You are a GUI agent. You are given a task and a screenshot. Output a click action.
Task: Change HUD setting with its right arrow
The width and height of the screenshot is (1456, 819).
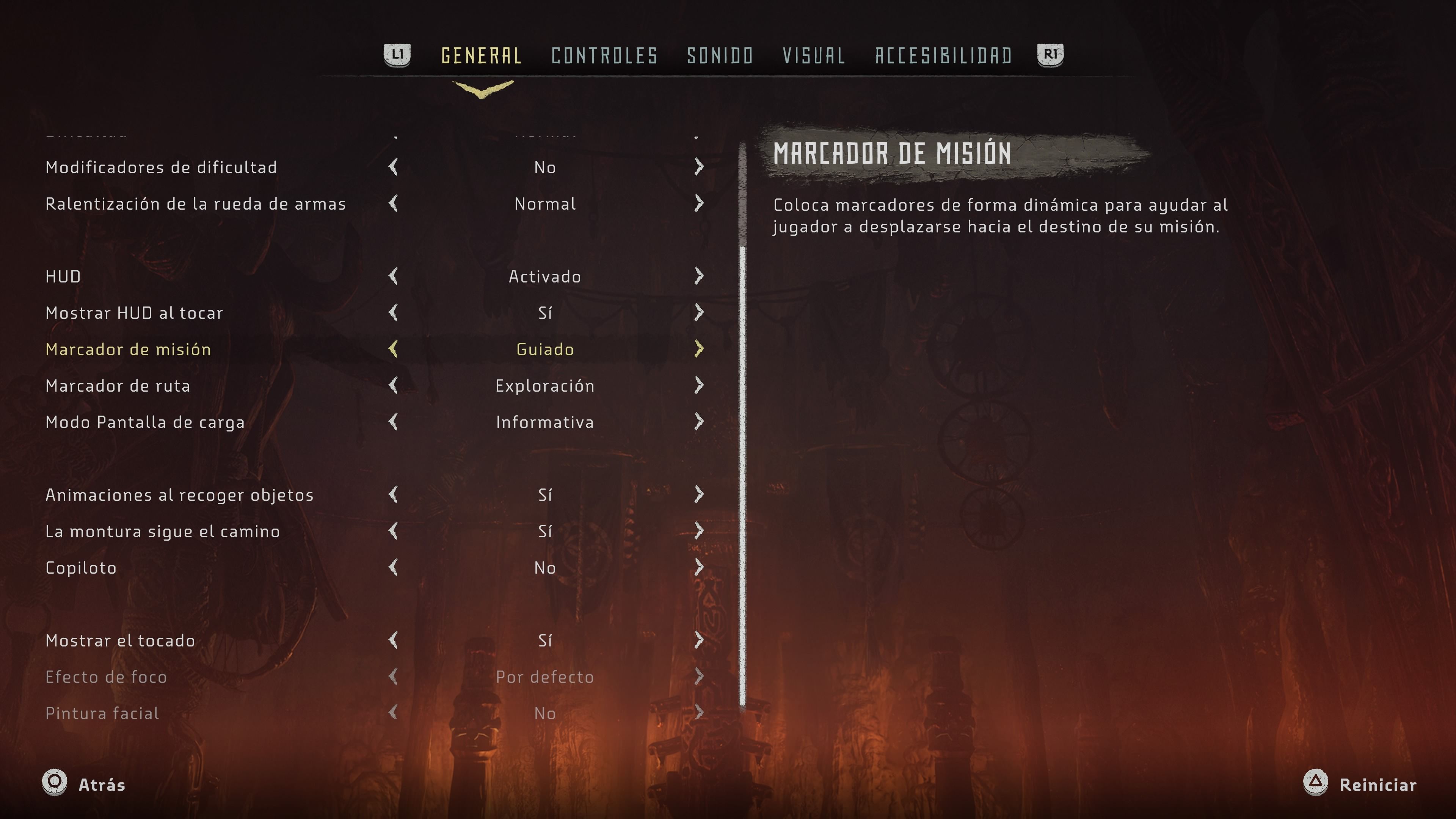pos(698,276)
